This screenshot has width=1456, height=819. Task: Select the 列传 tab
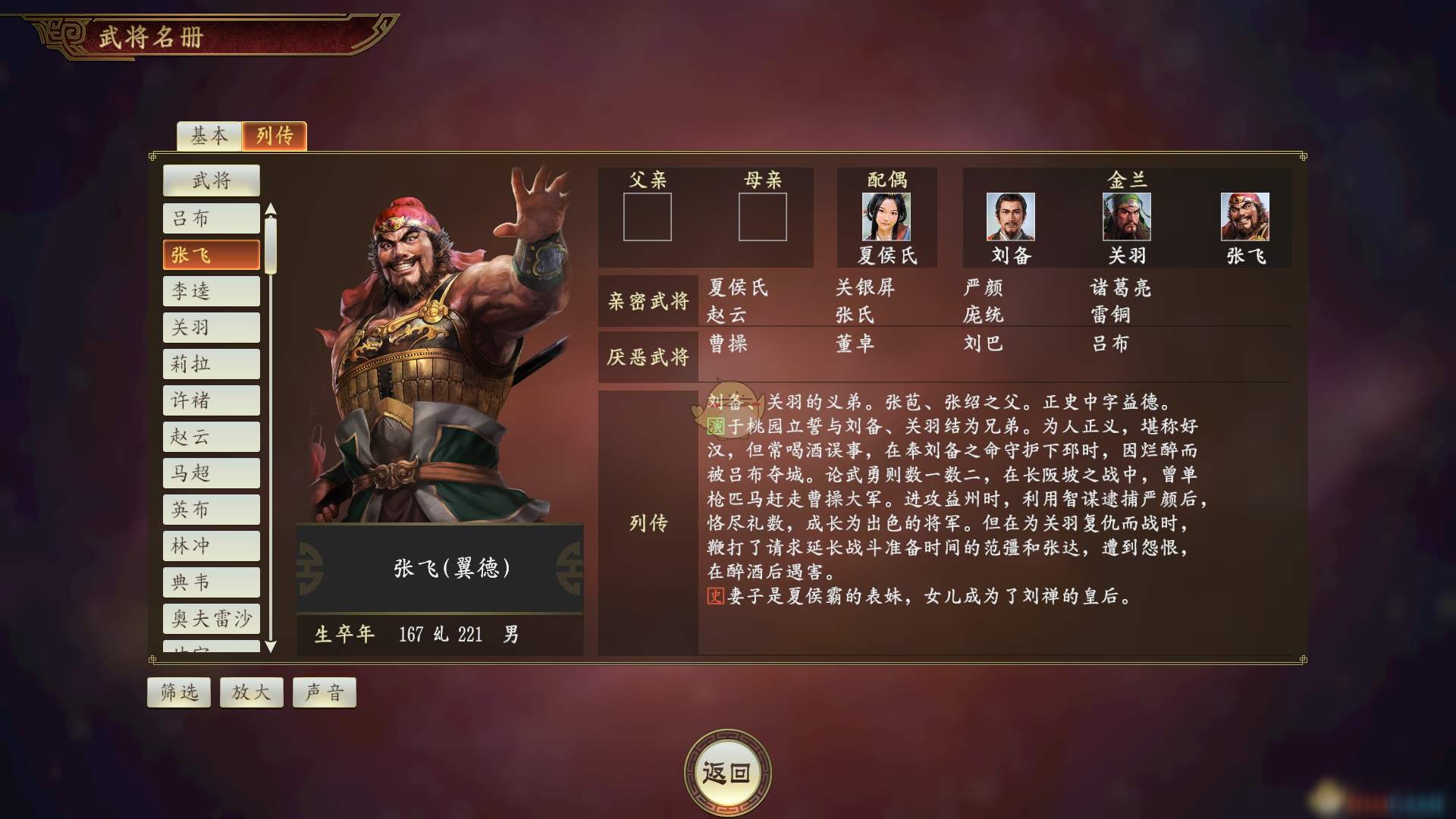click(x=275, y=136)
